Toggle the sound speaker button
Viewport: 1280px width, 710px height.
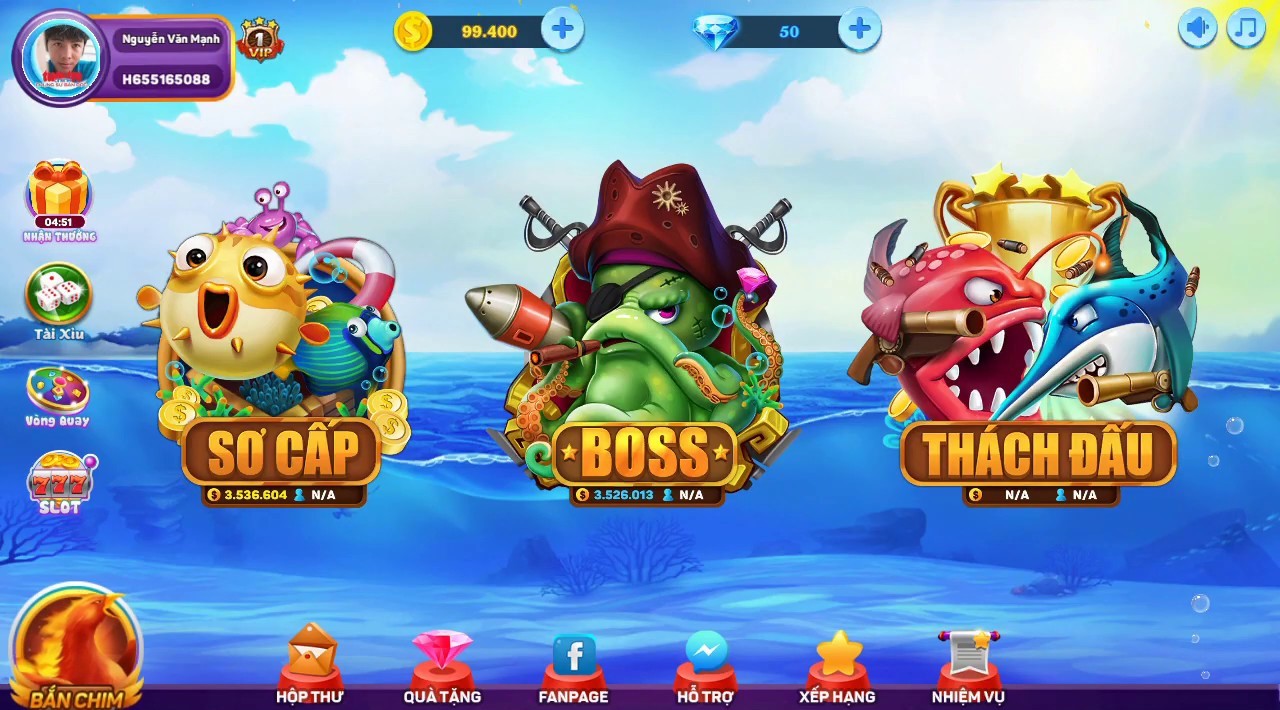click(1197, 28)
